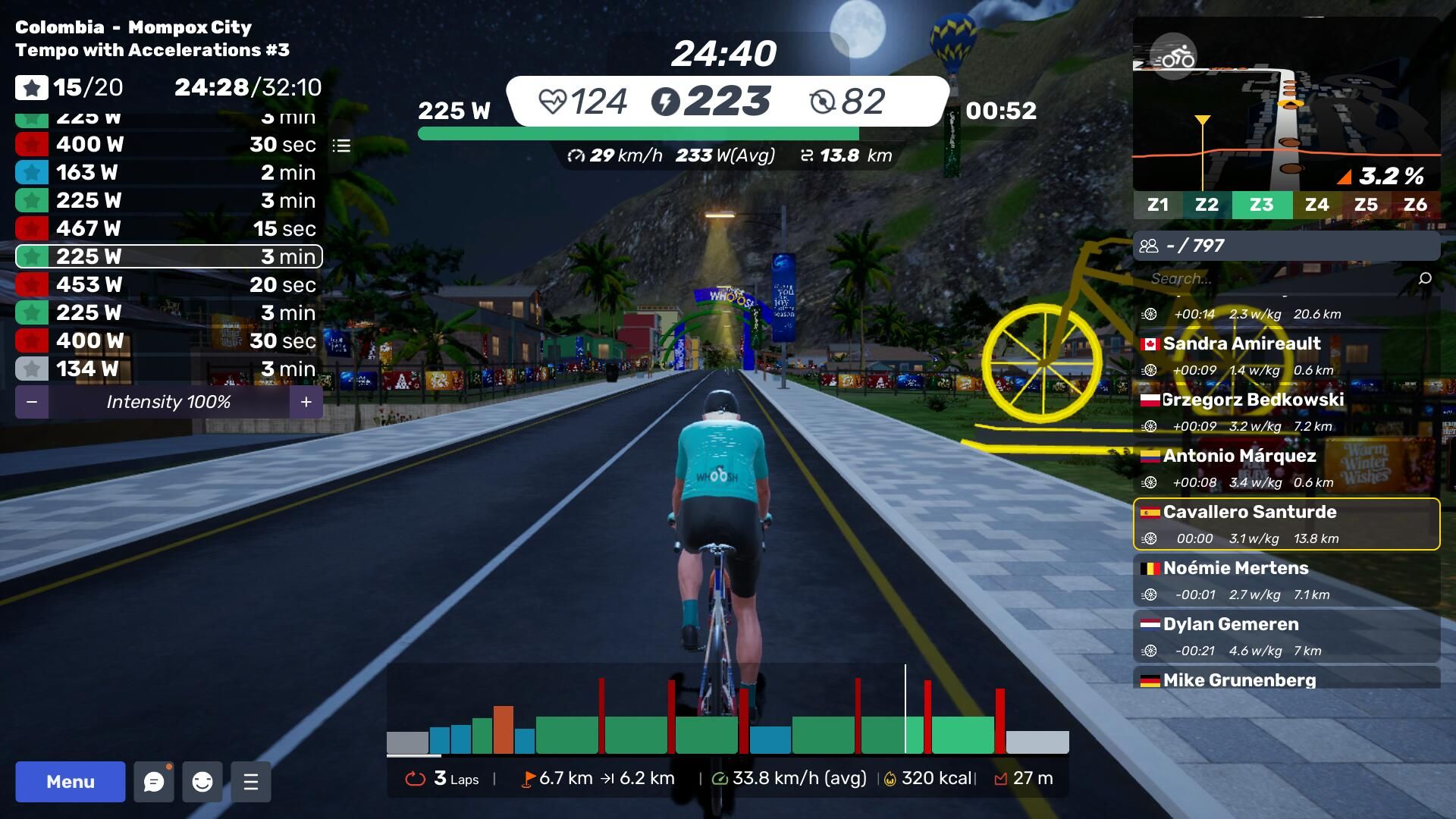Select Dylan Gemeren from the rider list

(1286, 636)
